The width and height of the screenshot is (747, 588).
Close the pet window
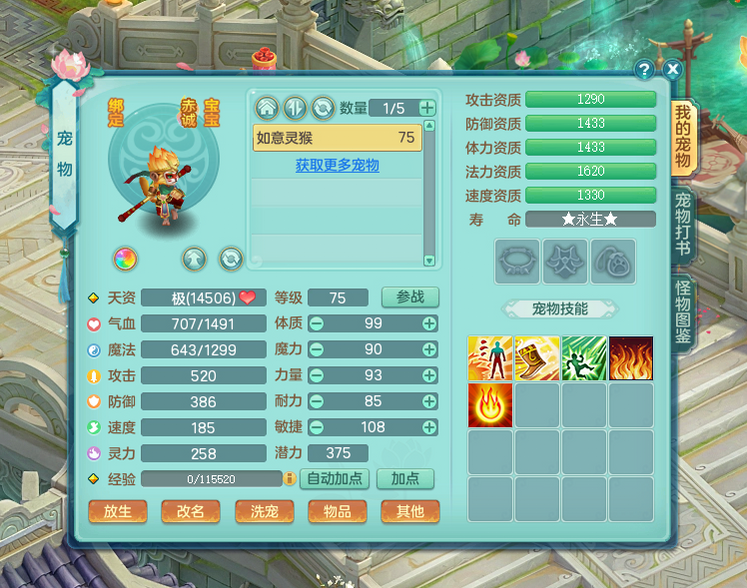tap(673, 69)
